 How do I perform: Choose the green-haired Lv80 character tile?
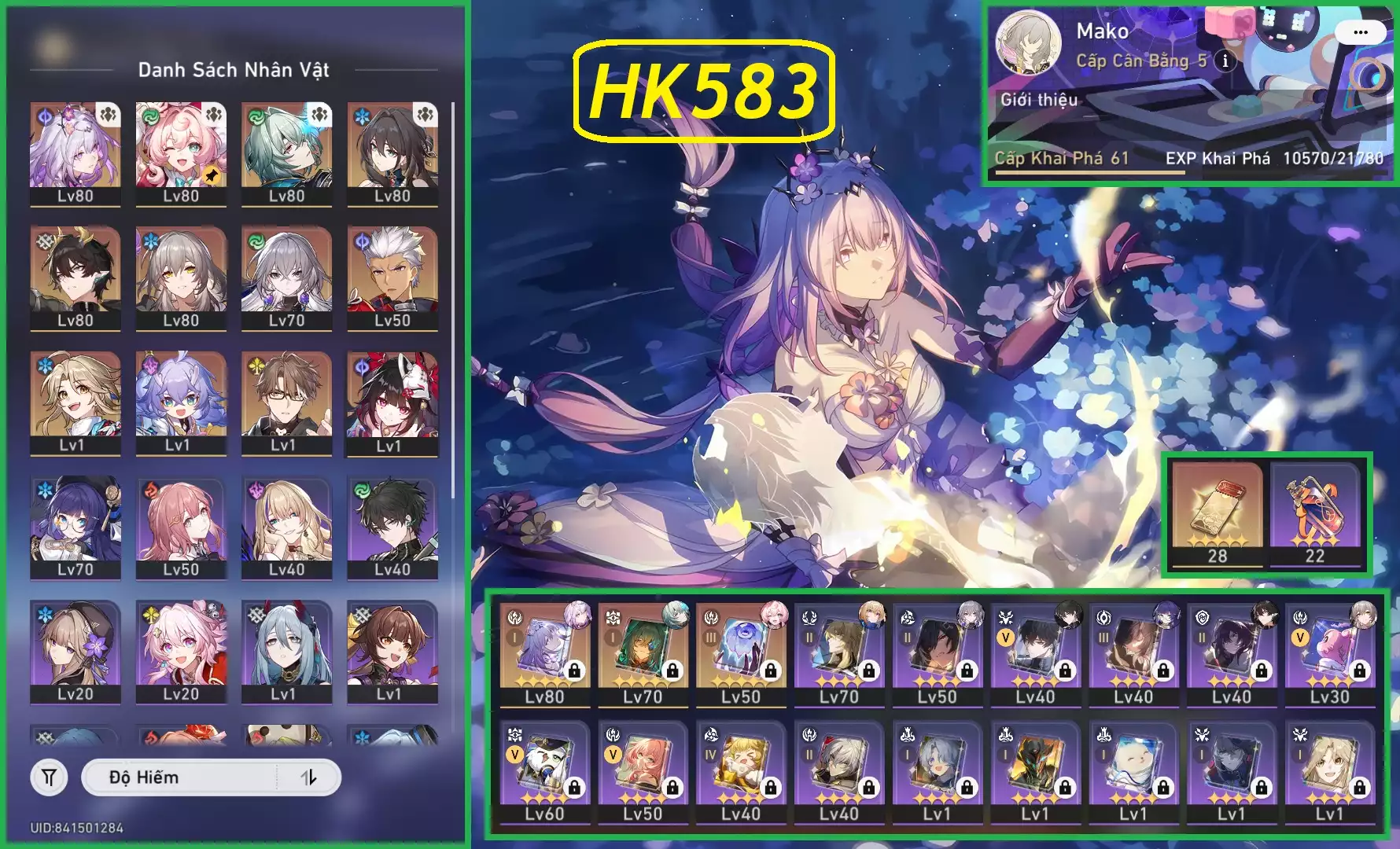coord(286,152)
